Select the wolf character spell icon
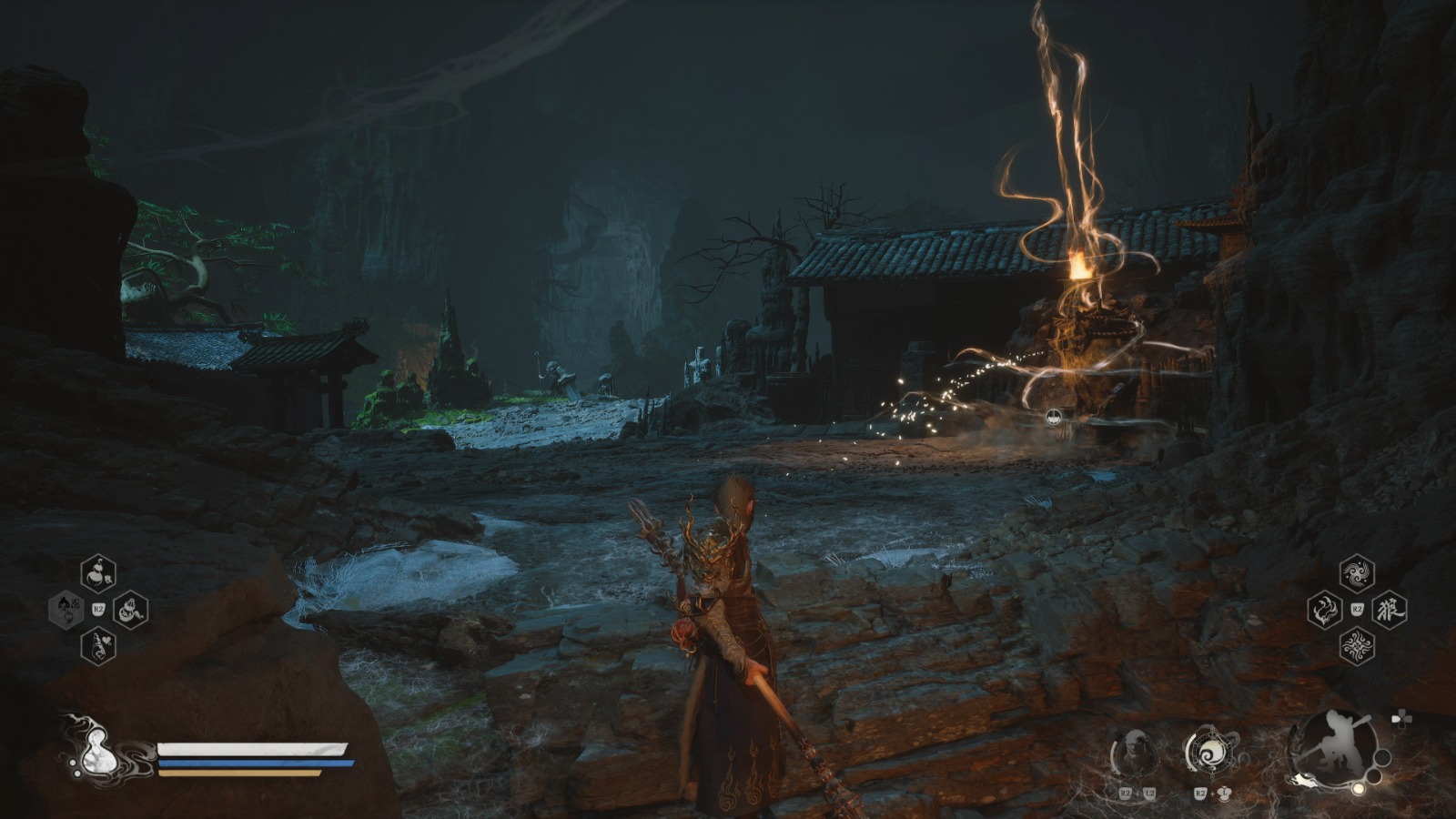The image size is (1456, 819). click(1390, 609)
